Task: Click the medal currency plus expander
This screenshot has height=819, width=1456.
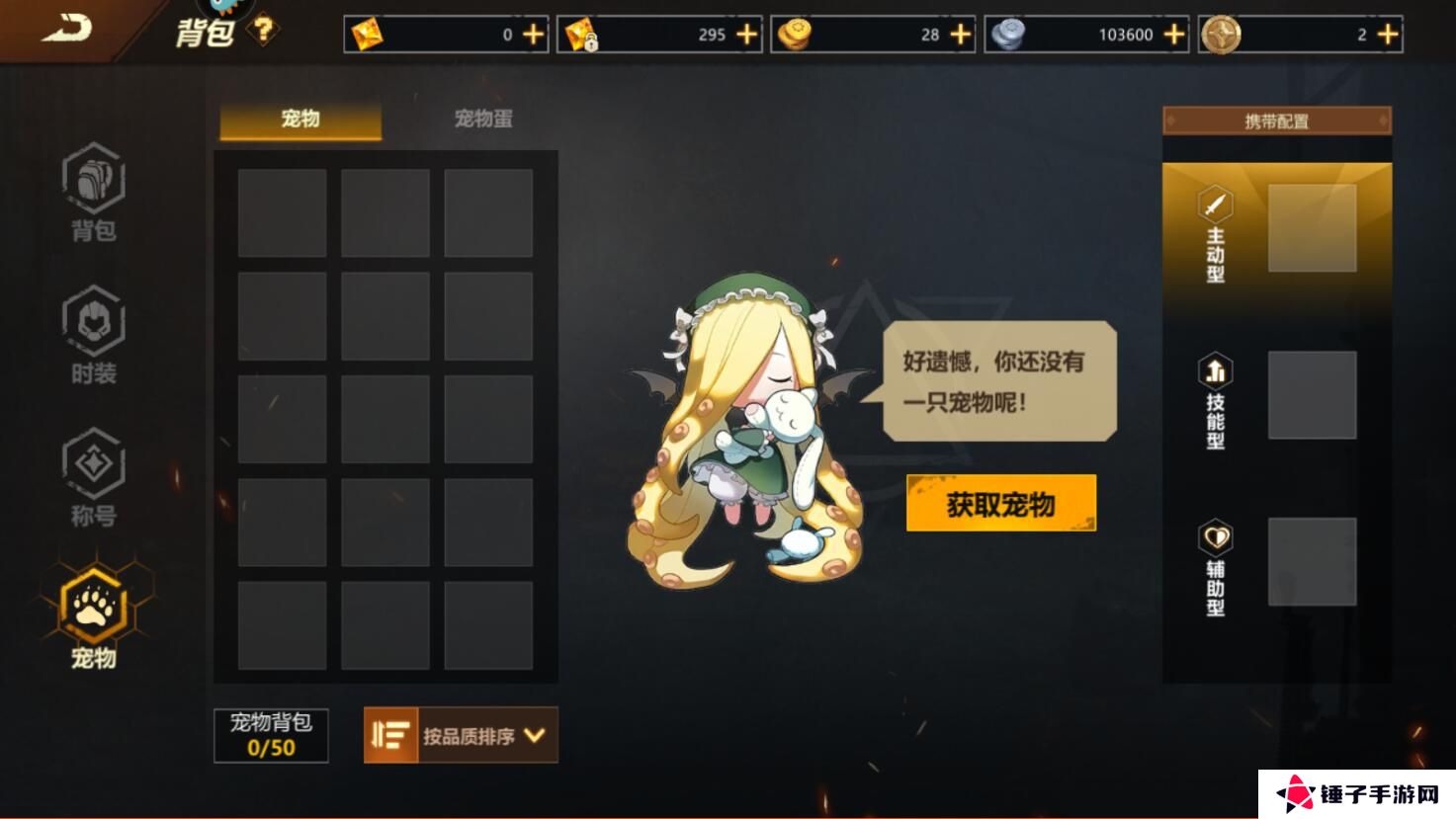Action: (x=1388, y=35)
